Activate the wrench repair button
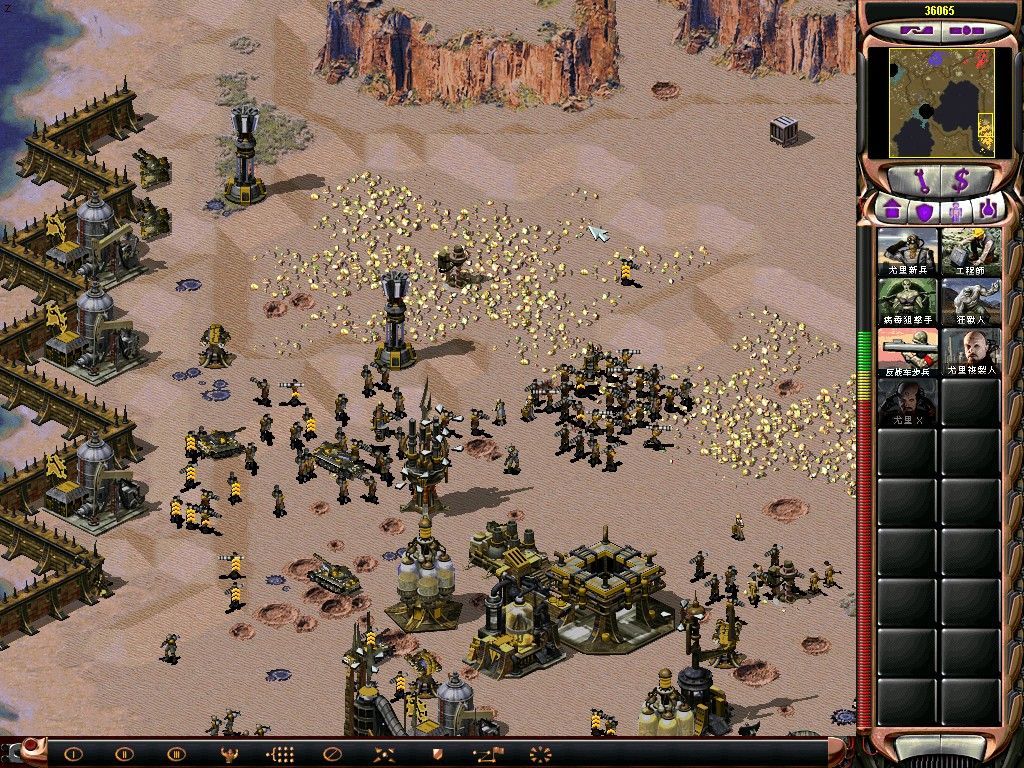This screenshot has width=1024, height=768. (x=917, y=182)
